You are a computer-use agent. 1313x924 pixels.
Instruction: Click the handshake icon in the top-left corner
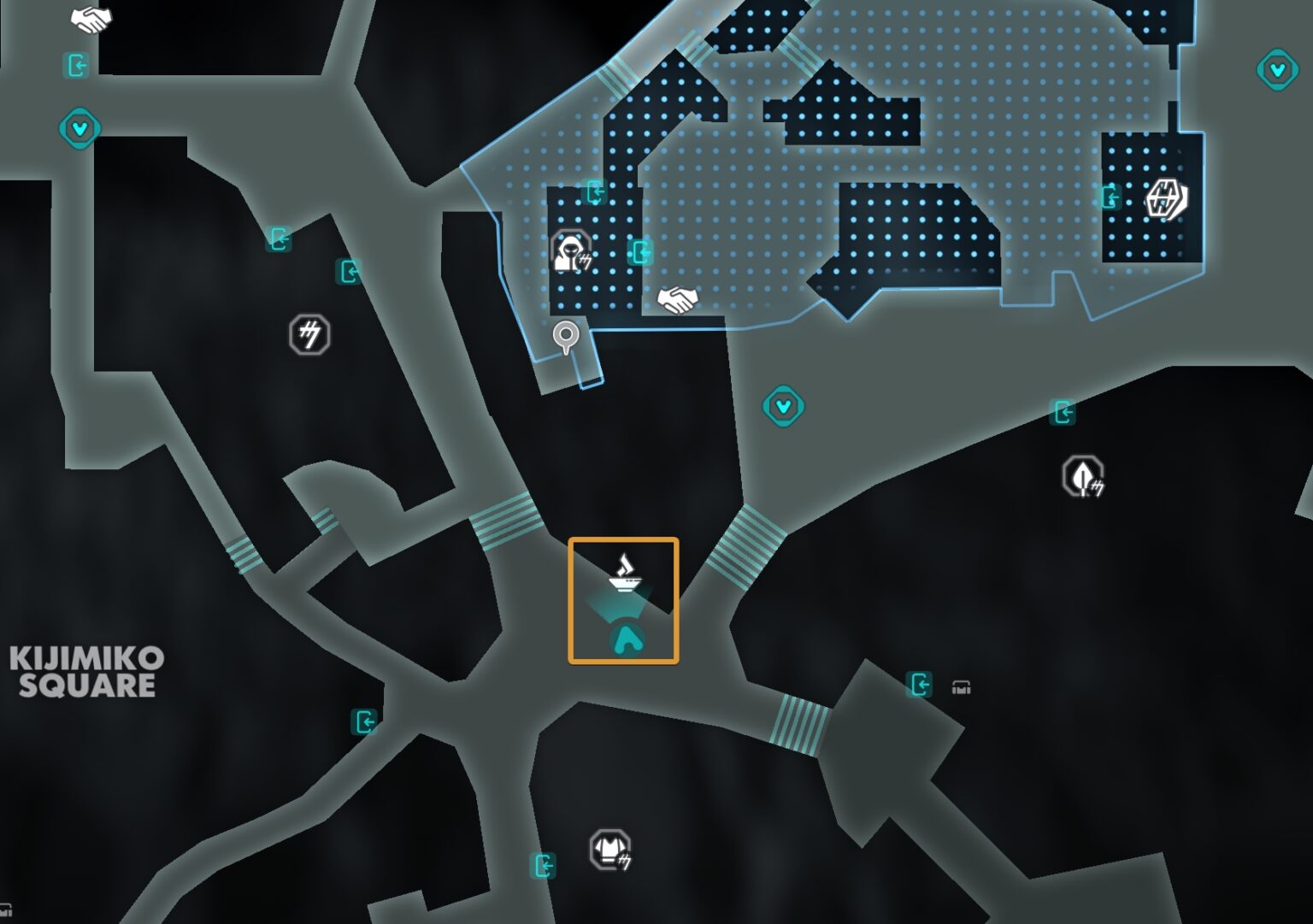pos(91,19)
